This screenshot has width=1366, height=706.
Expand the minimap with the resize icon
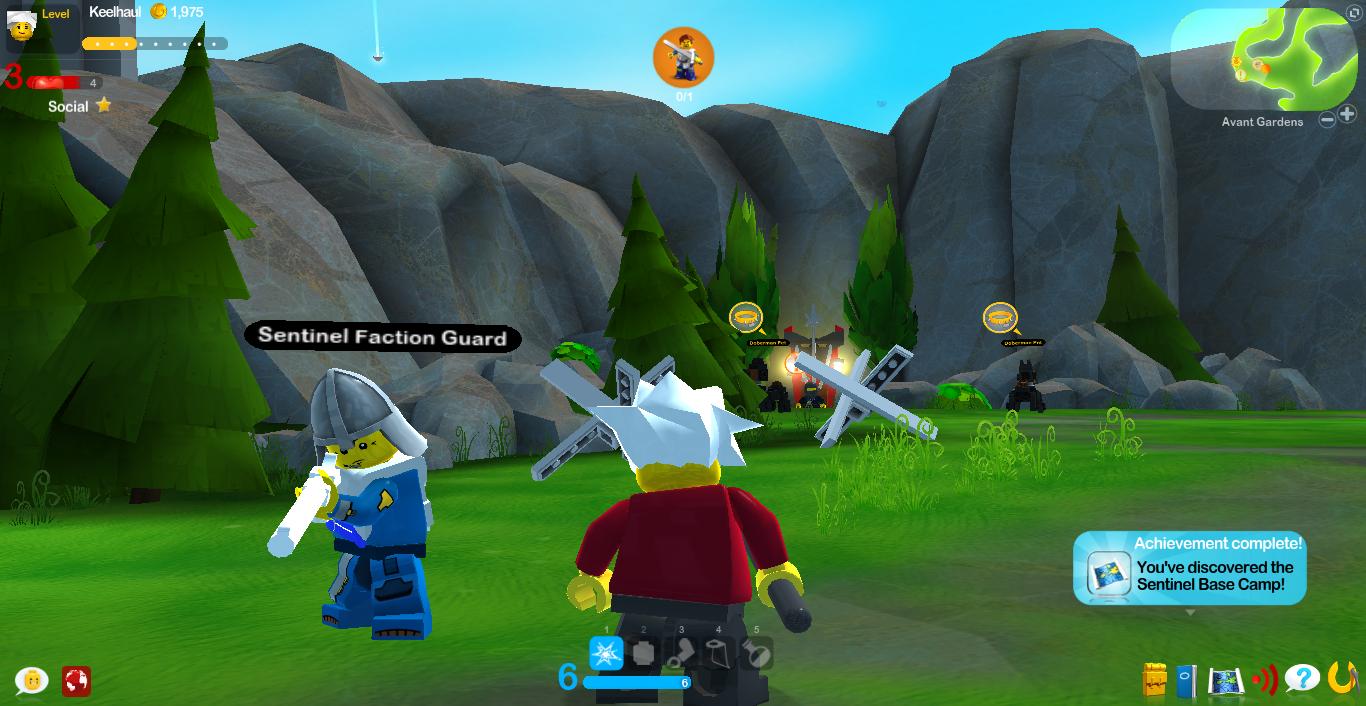pyautogui.click(x=1355, y=14)
